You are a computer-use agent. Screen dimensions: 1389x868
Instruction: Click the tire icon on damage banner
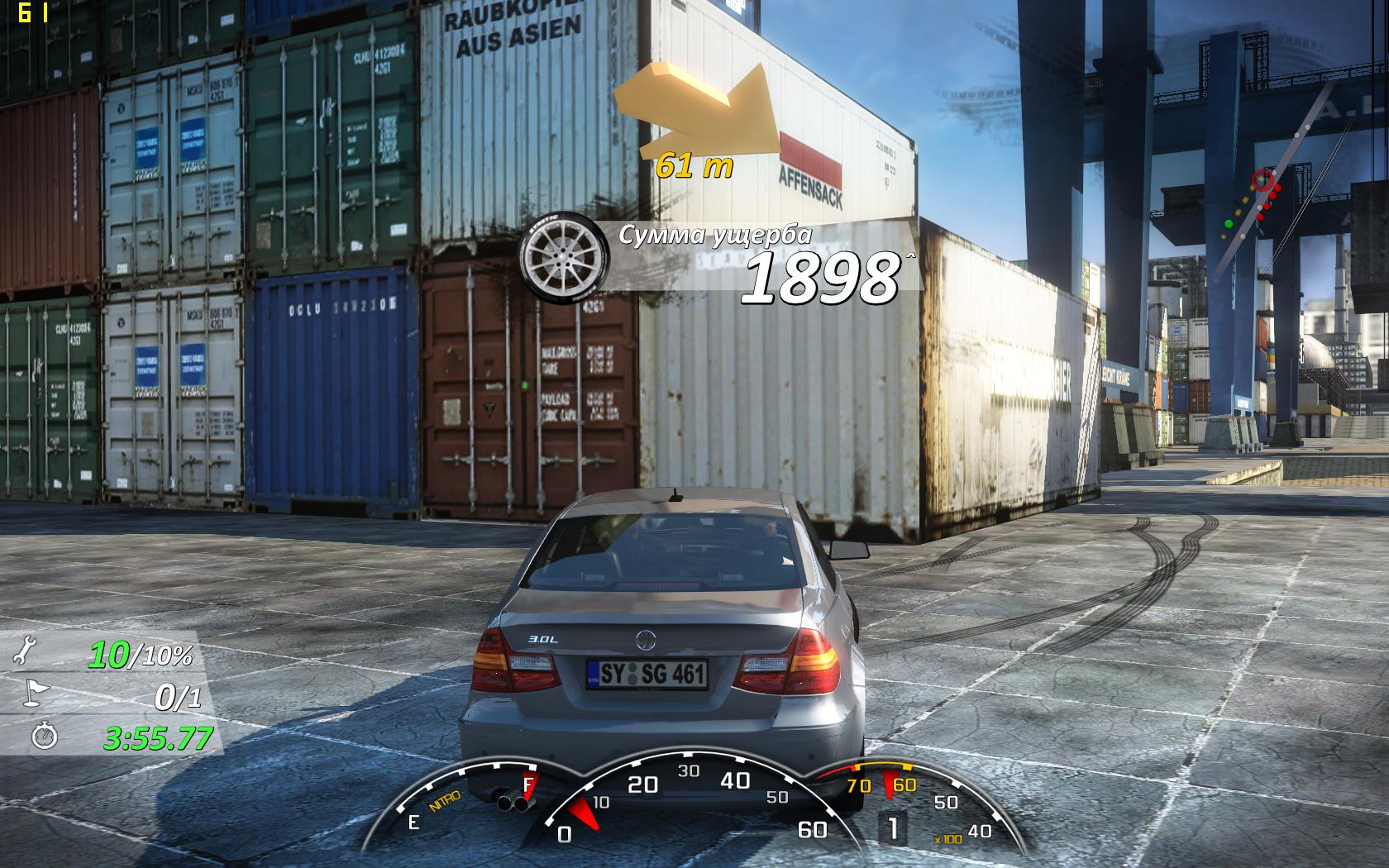pos(552,254)
